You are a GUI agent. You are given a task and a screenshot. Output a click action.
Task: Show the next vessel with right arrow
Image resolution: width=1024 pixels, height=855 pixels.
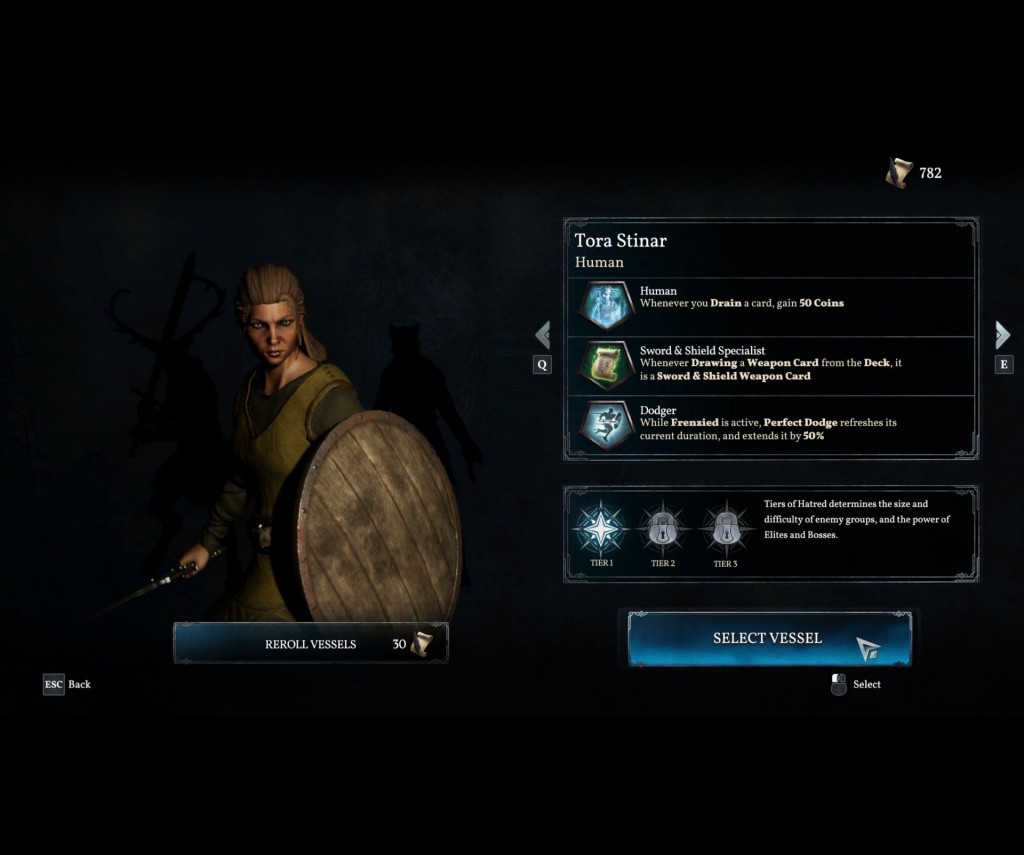pyautogui.click(x=1003, y=335)
